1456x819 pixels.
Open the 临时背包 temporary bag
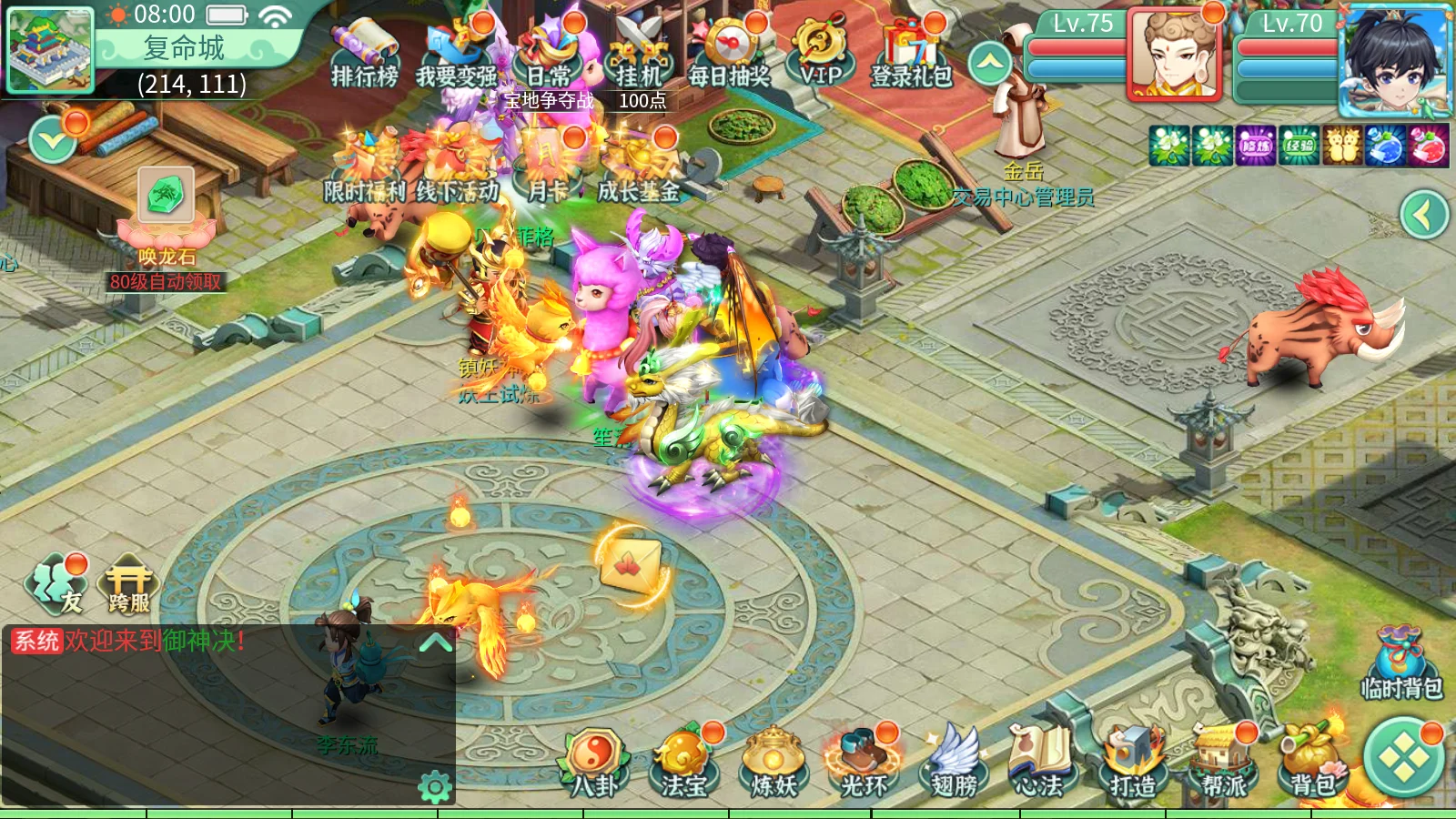[1401, 662]
